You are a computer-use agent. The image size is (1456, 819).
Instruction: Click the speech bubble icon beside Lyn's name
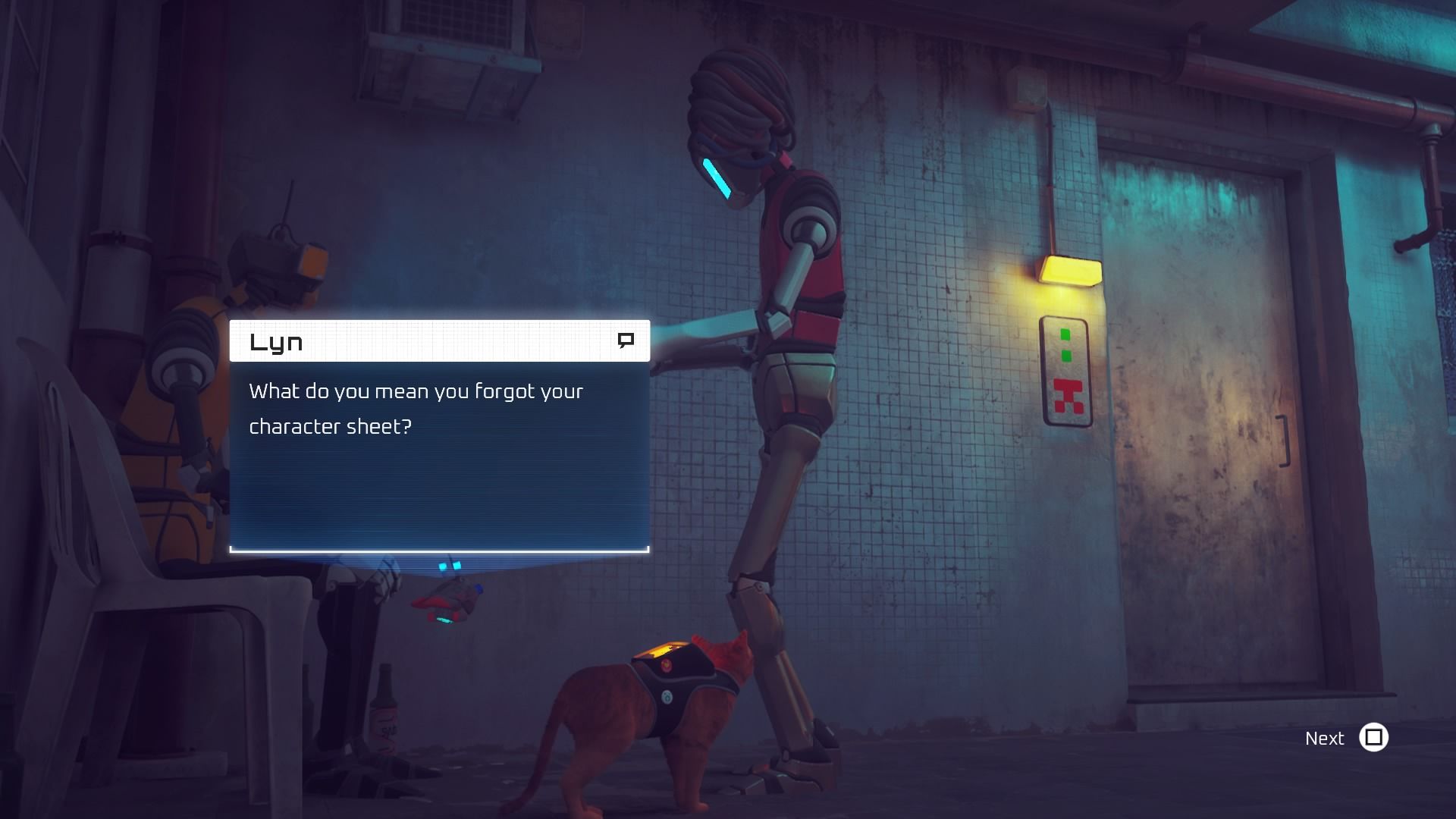click(627, 340)
